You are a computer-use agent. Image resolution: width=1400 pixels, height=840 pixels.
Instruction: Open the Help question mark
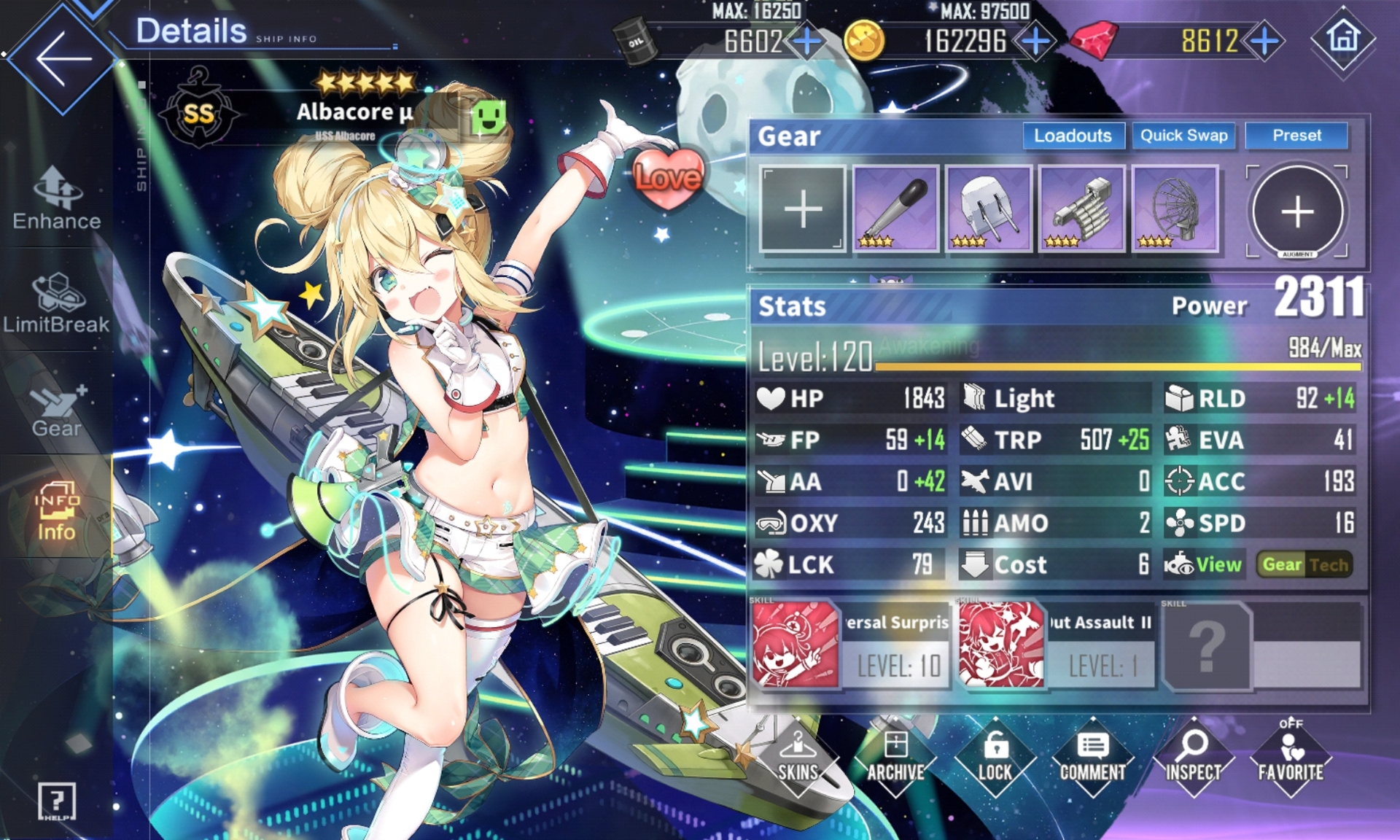[57, 801]
